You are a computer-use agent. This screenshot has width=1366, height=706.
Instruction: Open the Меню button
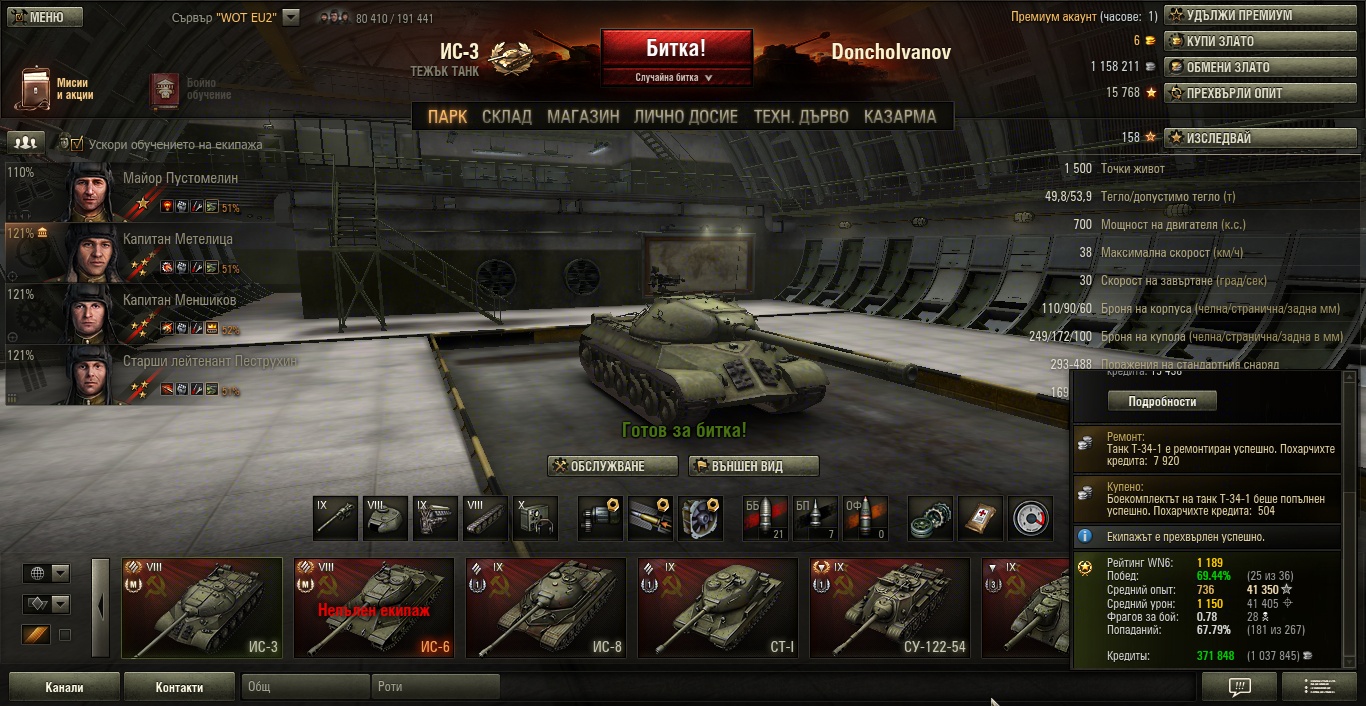click(42, 17)
